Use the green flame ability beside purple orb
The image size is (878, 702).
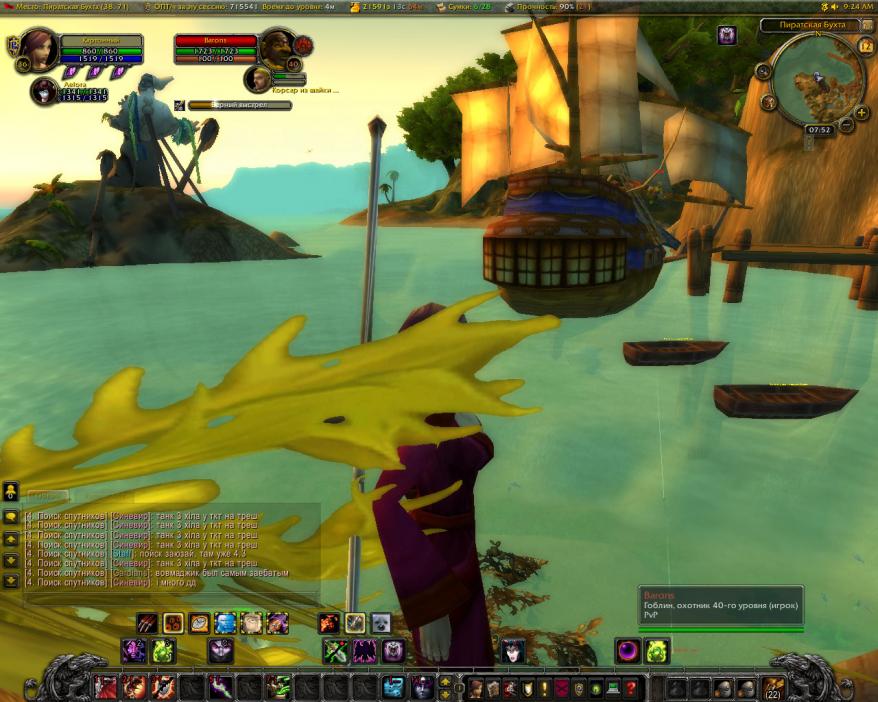(656, 651)
